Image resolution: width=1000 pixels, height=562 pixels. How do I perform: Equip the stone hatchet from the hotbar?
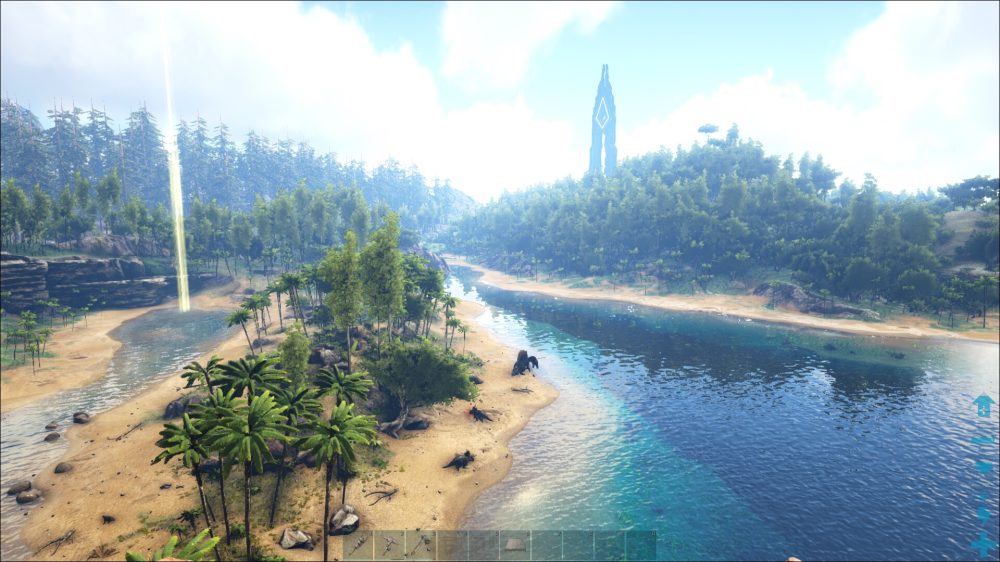click(x=421, y=545)
